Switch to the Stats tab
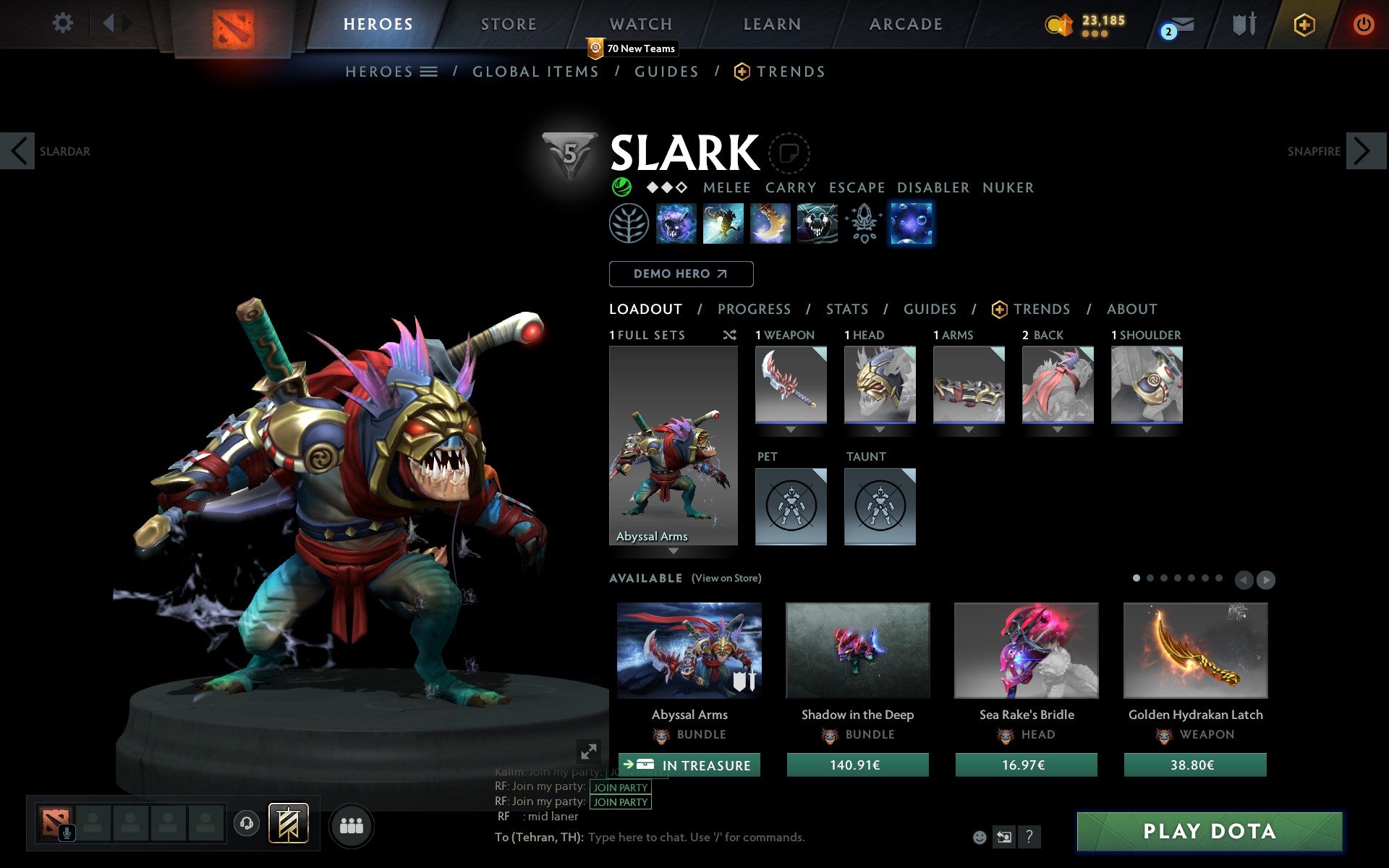The image size is (1389, 868). click(846, 309)
